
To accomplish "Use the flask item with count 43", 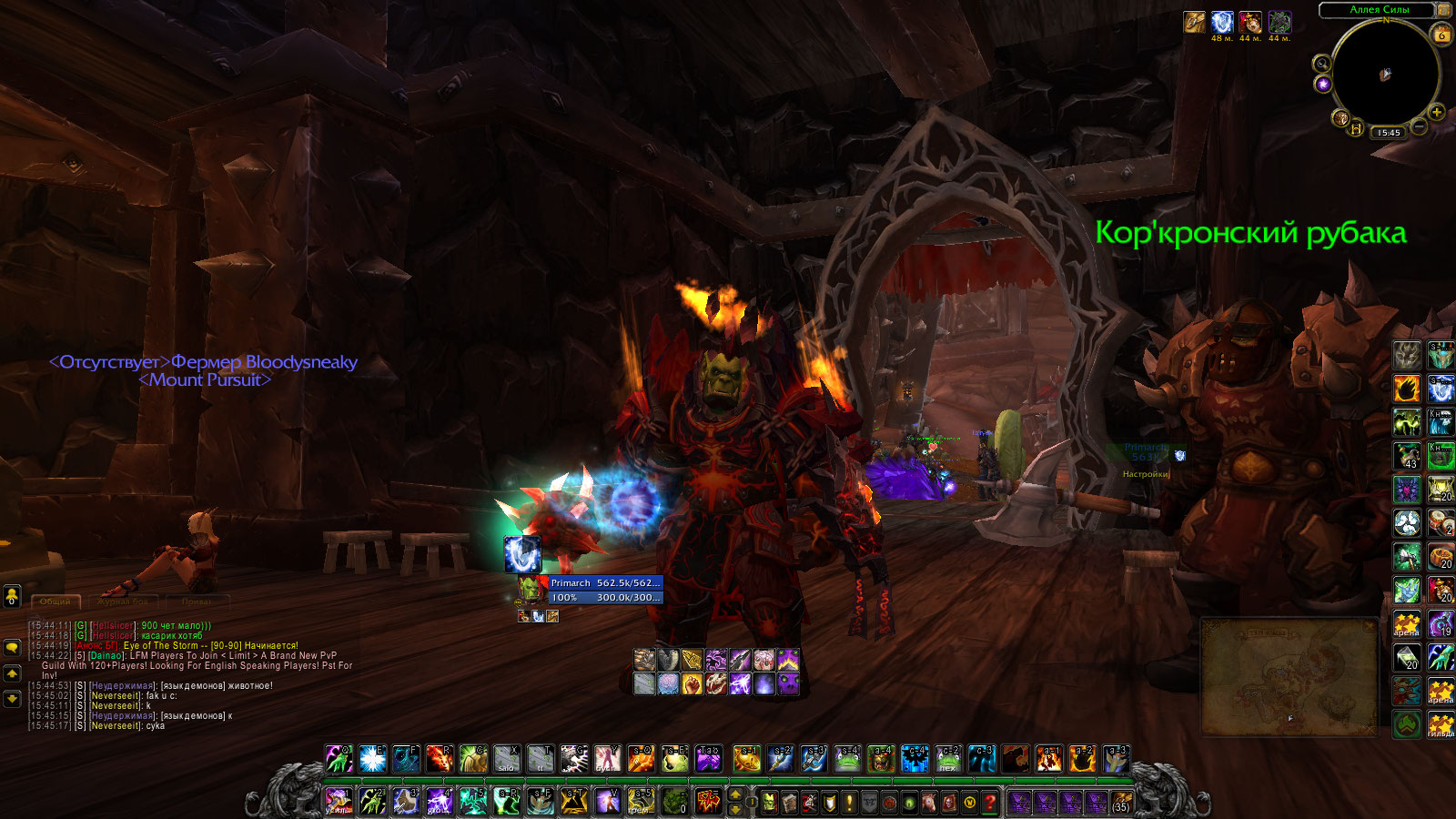I will pos(1407,454).
